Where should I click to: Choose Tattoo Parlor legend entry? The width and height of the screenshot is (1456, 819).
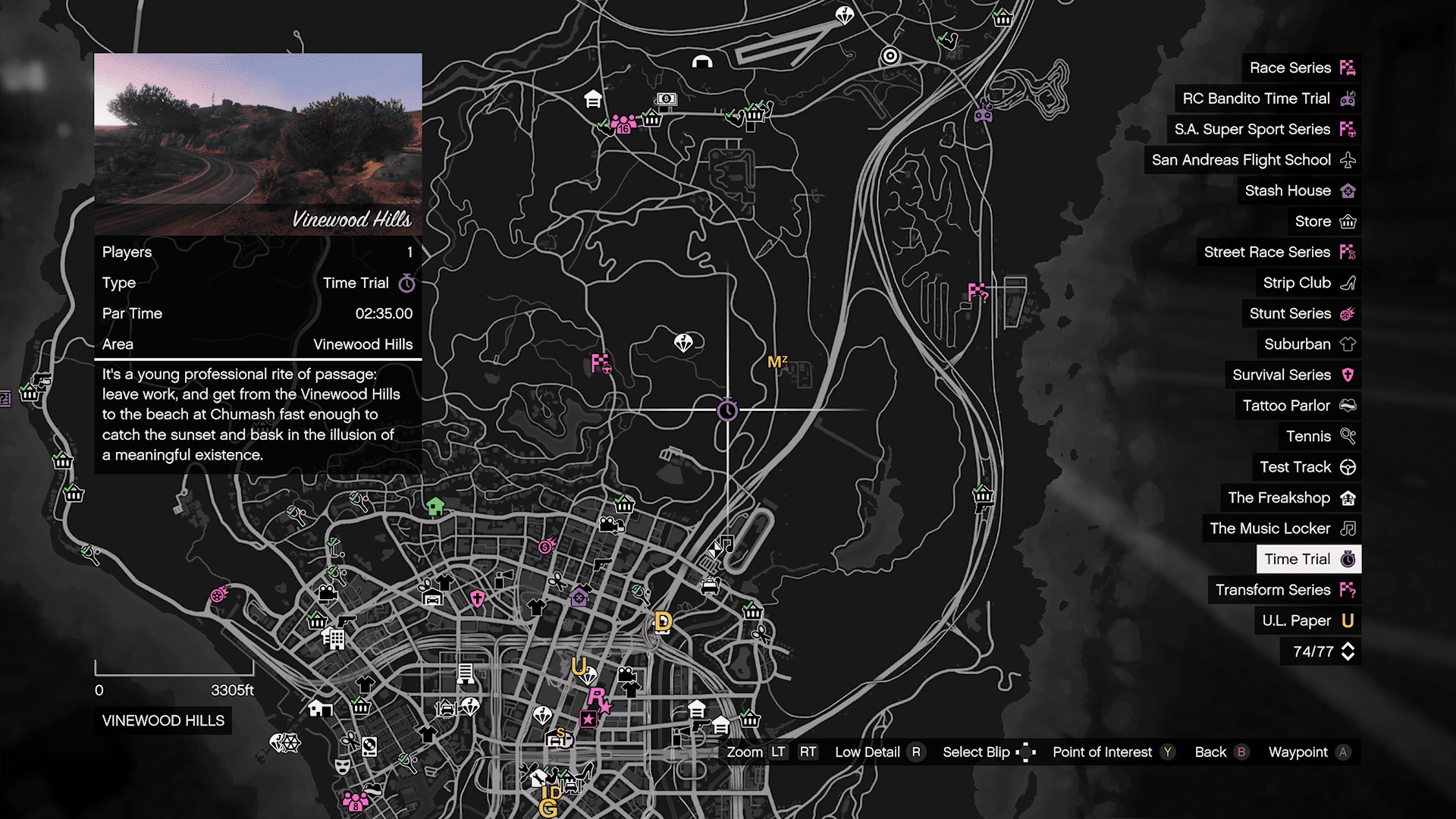click(1298, 406)
